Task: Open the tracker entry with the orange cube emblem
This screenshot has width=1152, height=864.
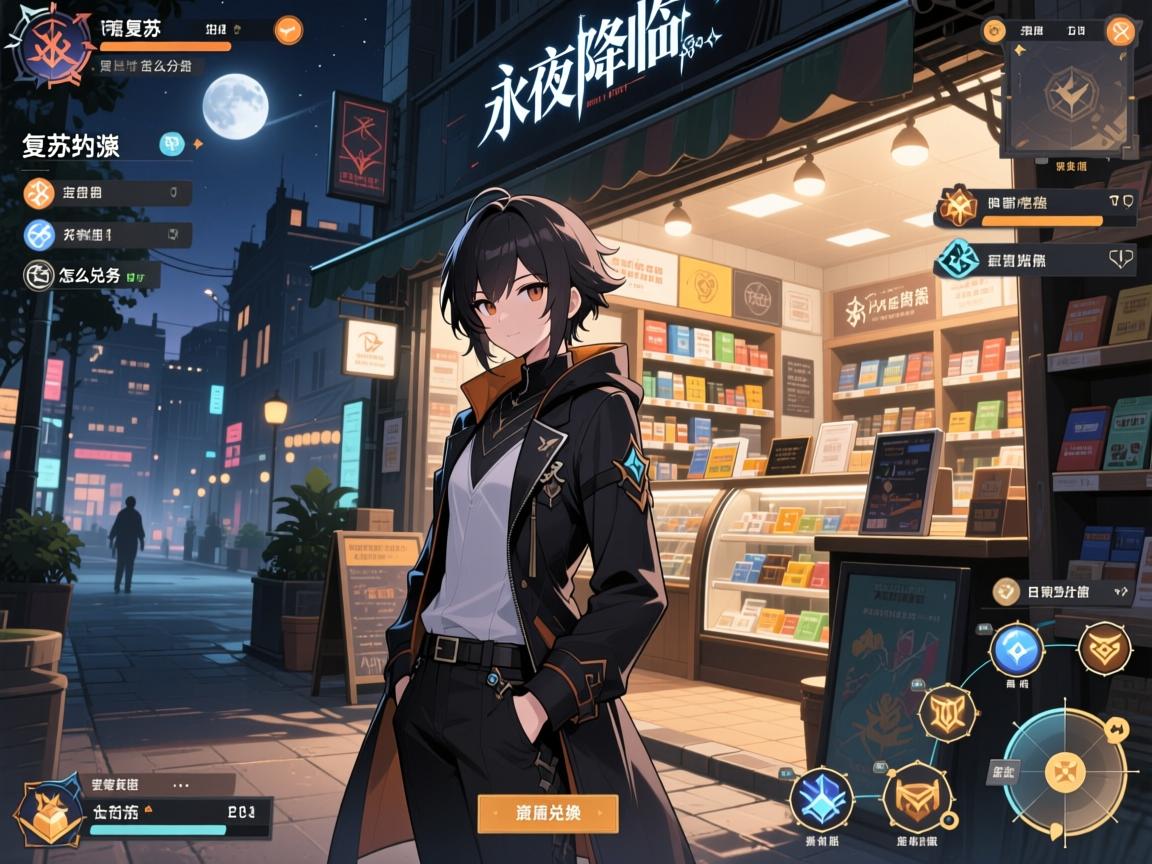Action: coord(1035,206)
